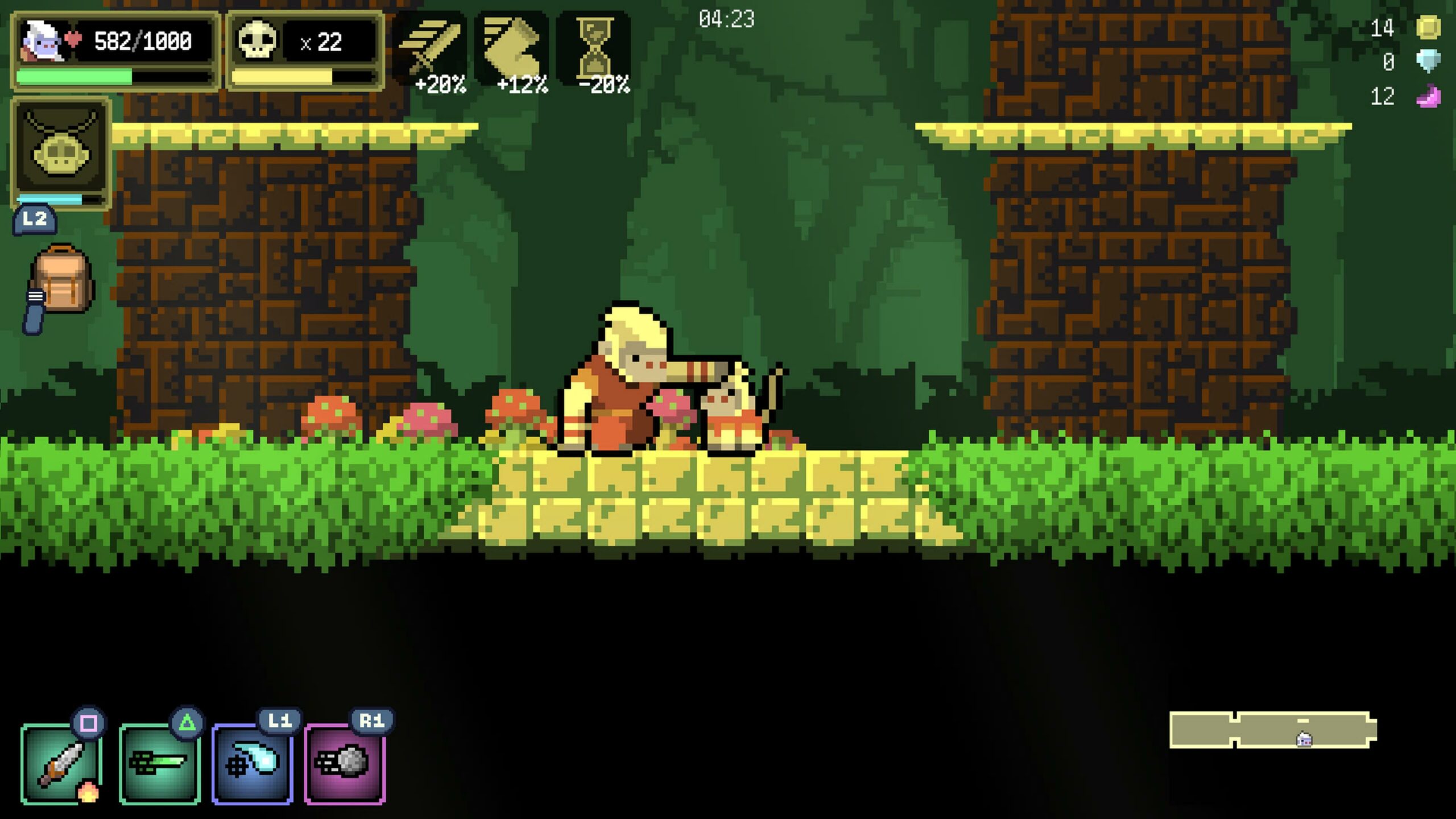This screenshot has height=819, width=1456.
Task: Select the dagger weapon slot
Action: [61, 763]
